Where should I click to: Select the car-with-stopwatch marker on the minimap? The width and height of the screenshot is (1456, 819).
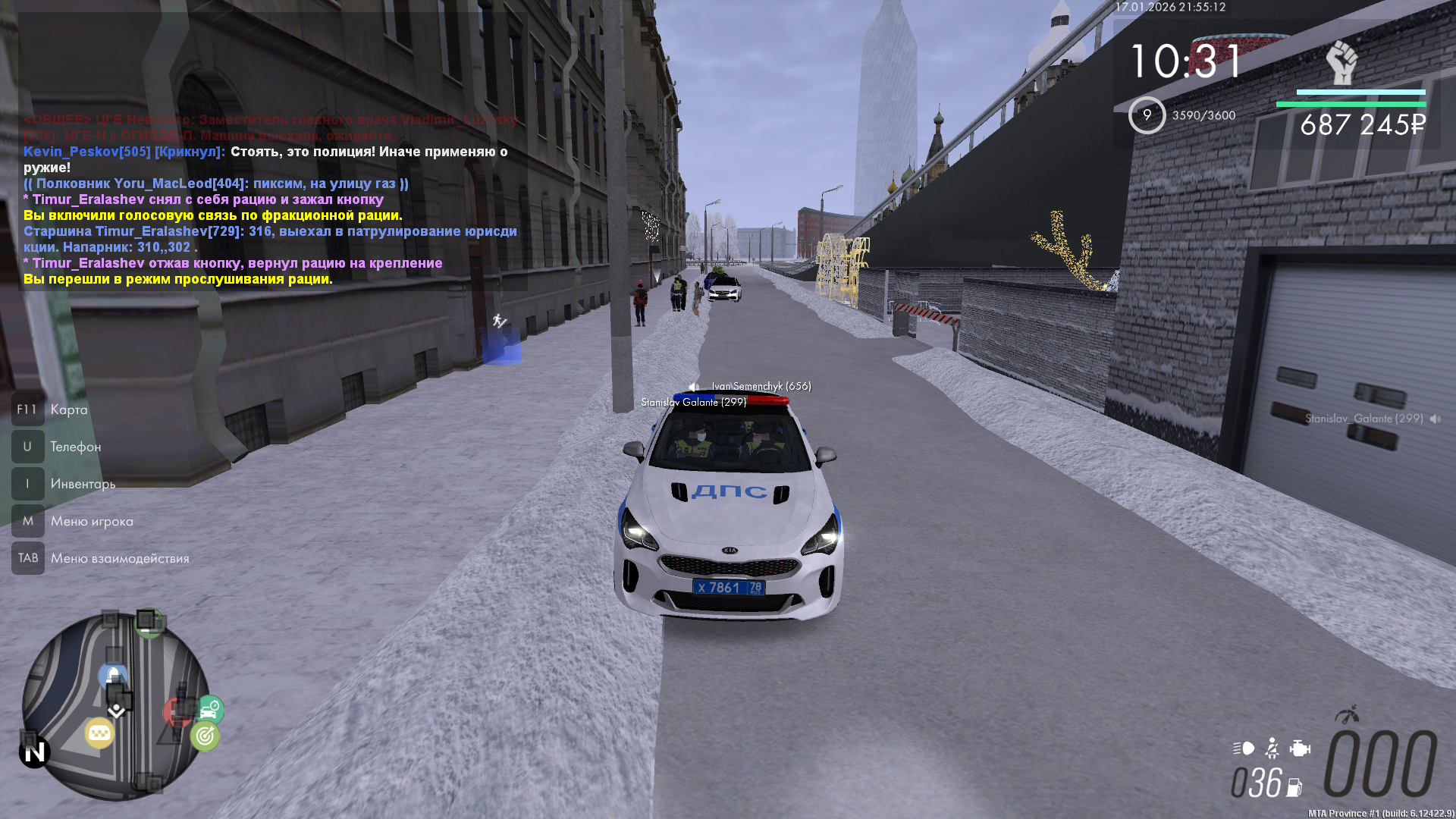tap(210, 710)
